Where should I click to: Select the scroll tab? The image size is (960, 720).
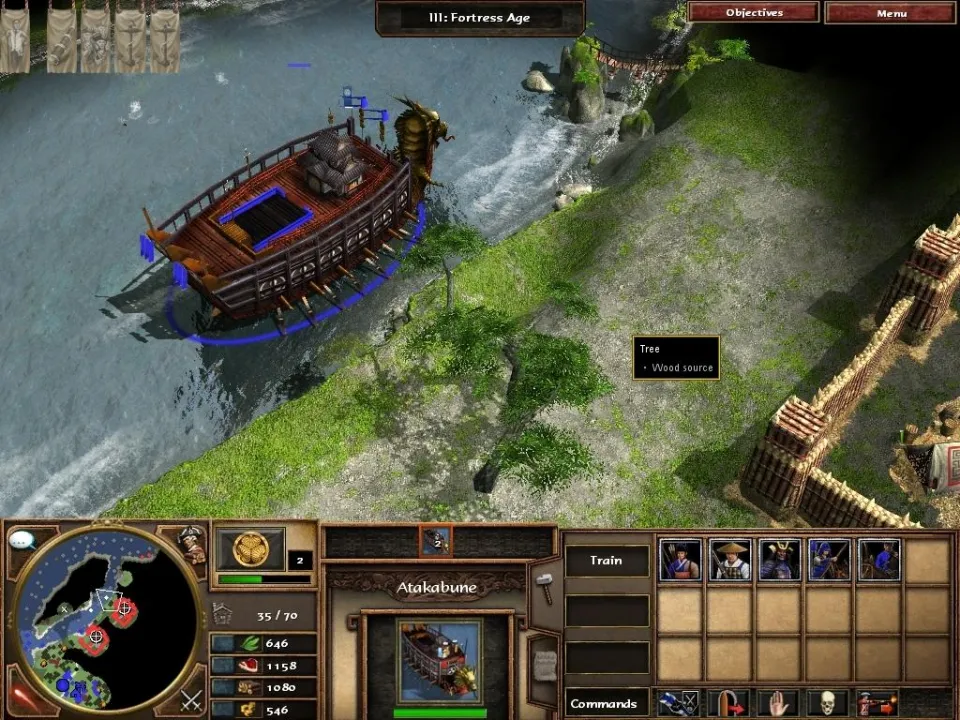[x=543, y=660]
